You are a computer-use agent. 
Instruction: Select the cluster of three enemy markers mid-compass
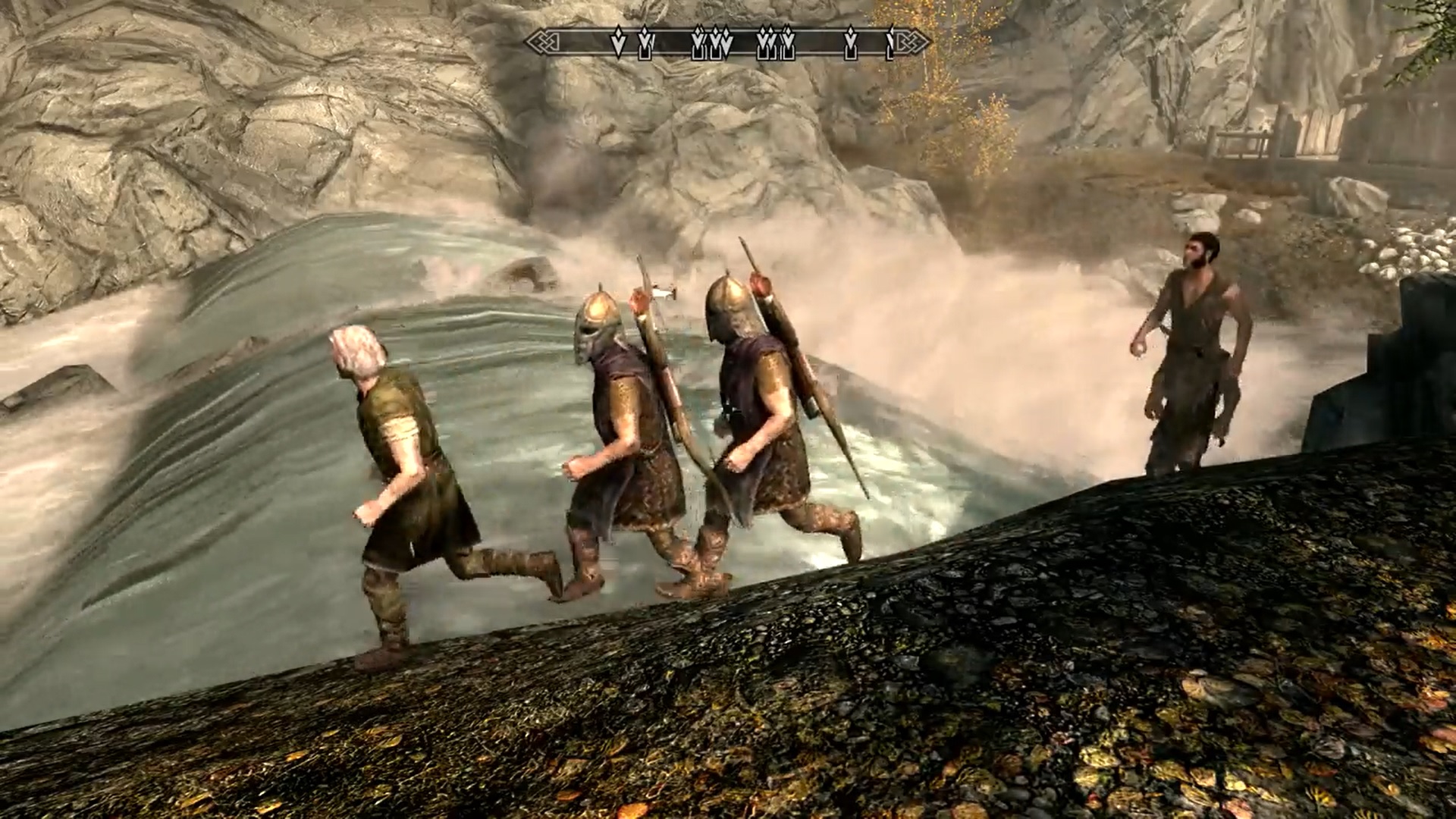pyautogui.click(x=712, y=43)
